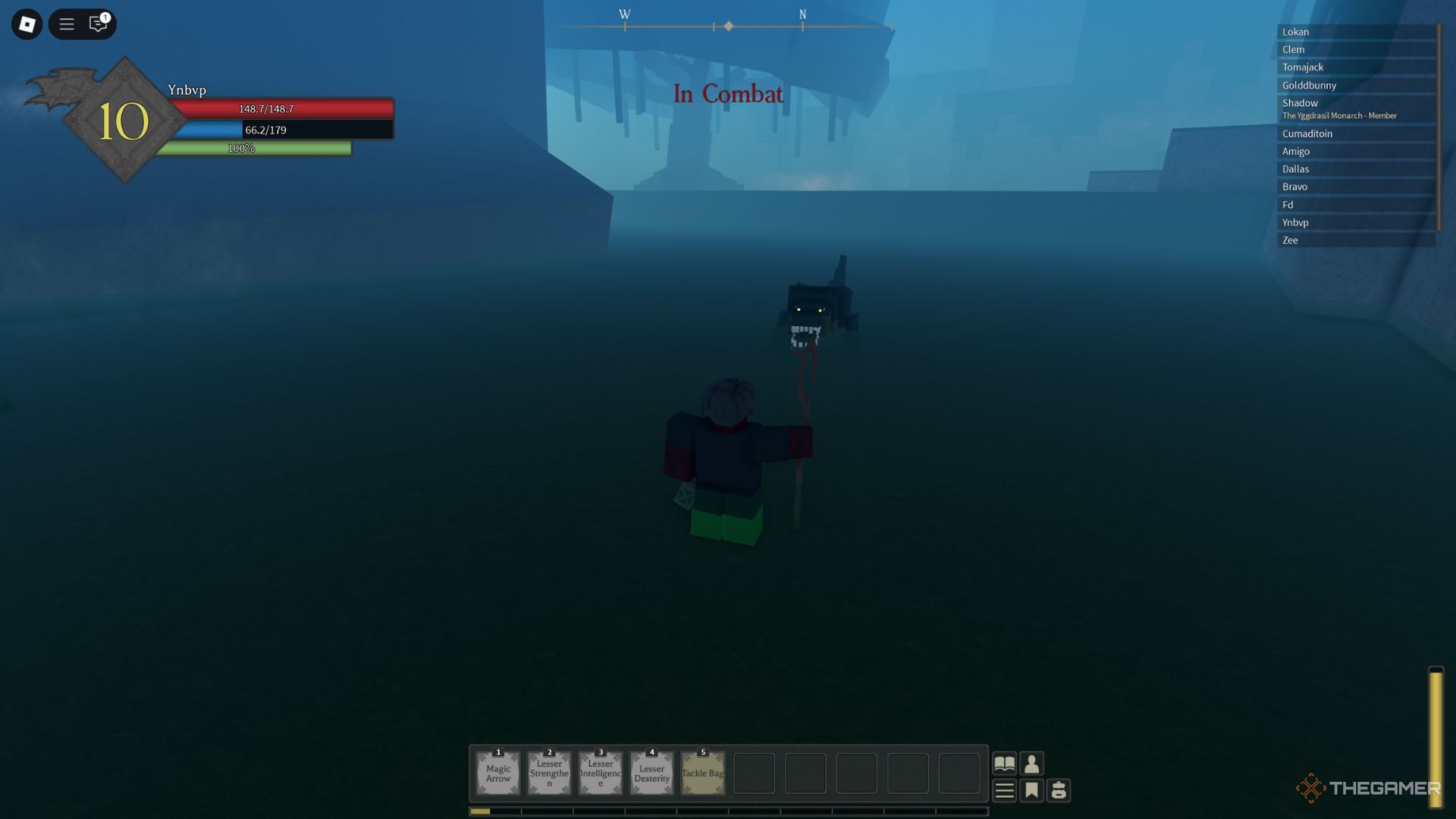The height and width of the screenshot is (819, 1456).
Task: Open the Roblox chat bubble with notification
Action: (x=97, y=24)
